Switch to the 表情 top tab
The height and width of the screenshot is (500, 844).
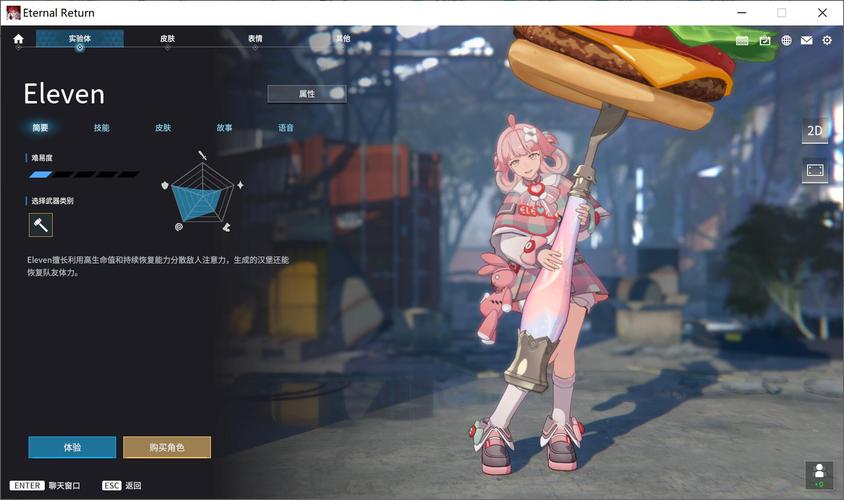pyautogui.click(x=255, y=39)
